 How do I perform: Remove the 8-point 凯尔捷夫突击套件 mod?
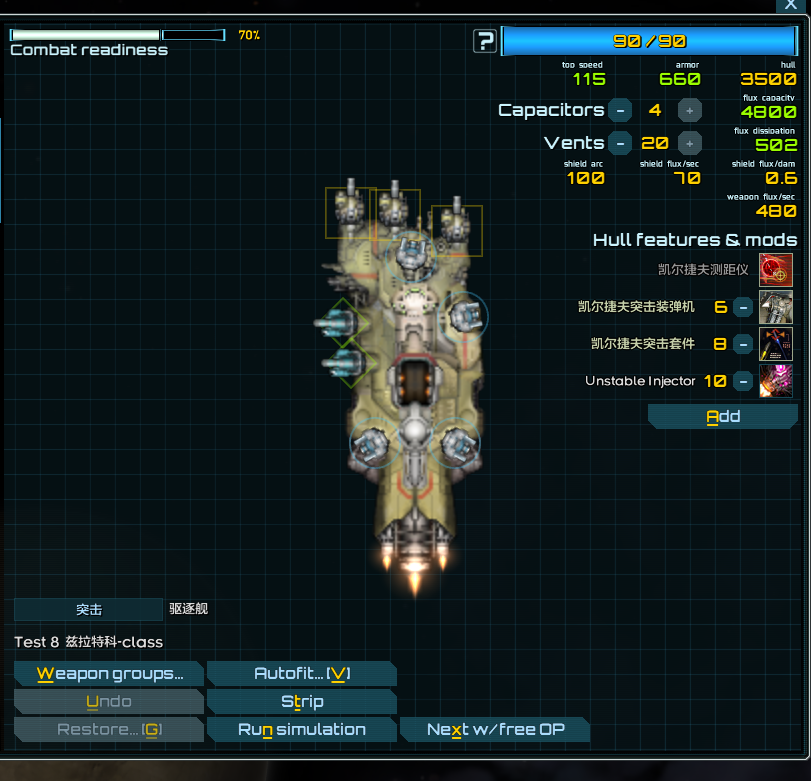[x=743, y=344]
